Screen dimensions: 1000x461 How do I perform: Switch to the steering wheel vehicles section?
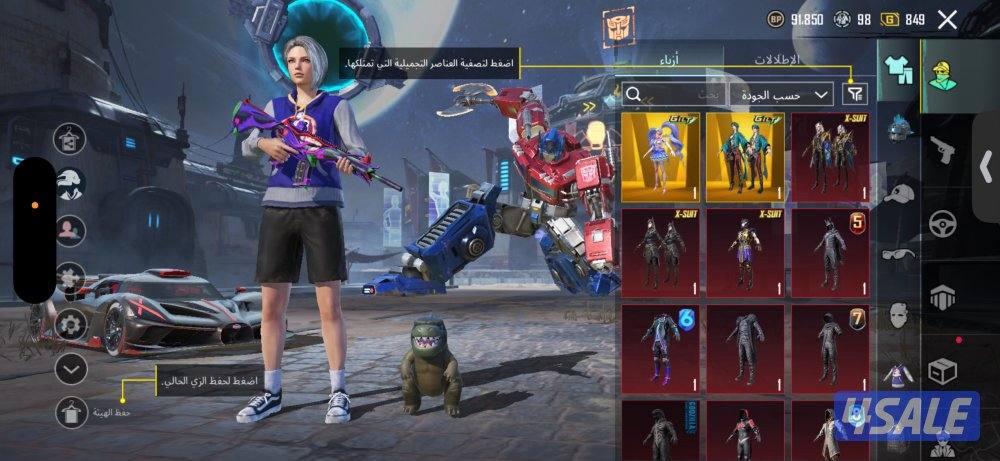(x=941, y=224)
